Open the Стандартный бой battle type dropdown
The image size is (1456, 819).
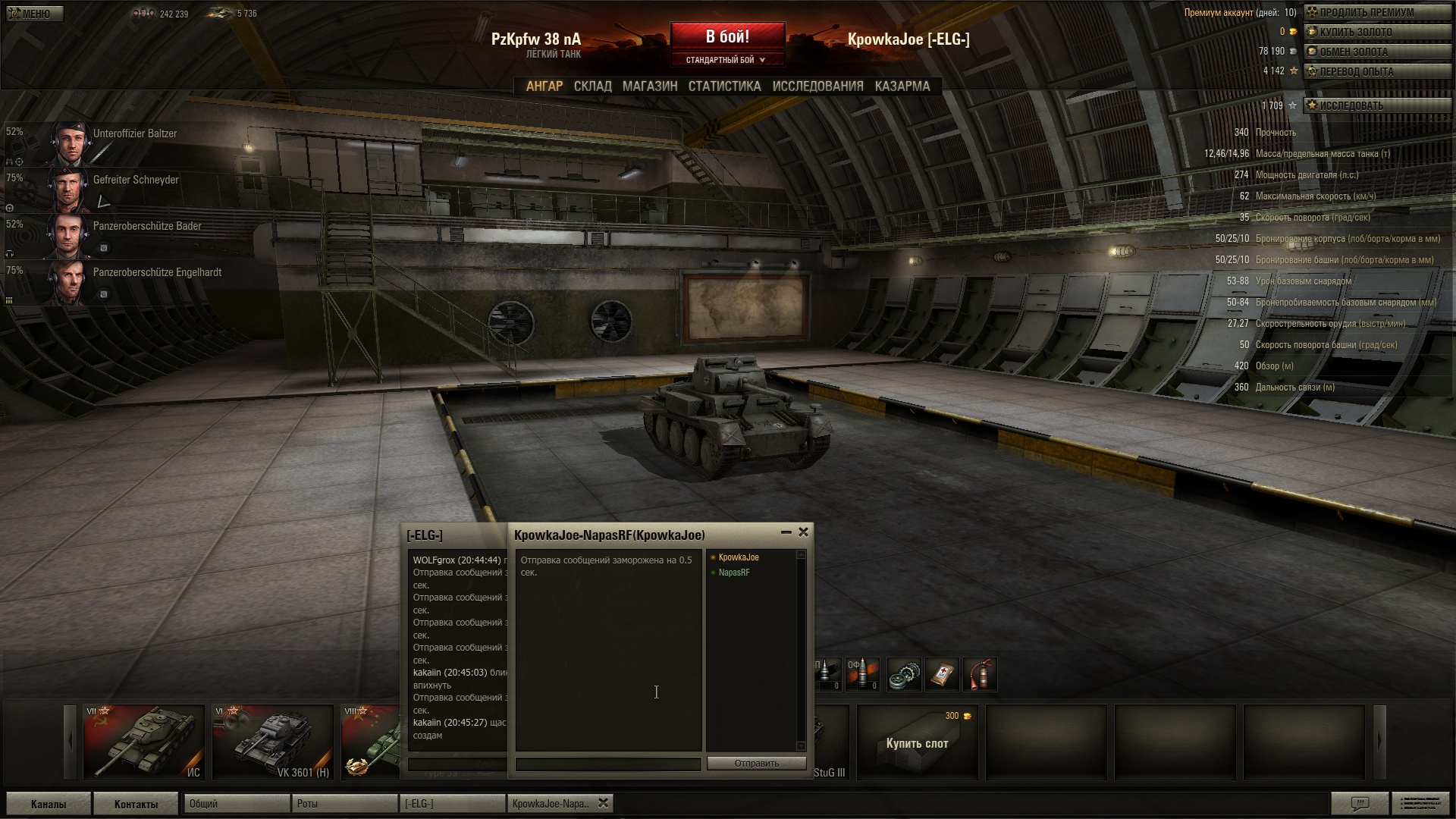point(726,60)
